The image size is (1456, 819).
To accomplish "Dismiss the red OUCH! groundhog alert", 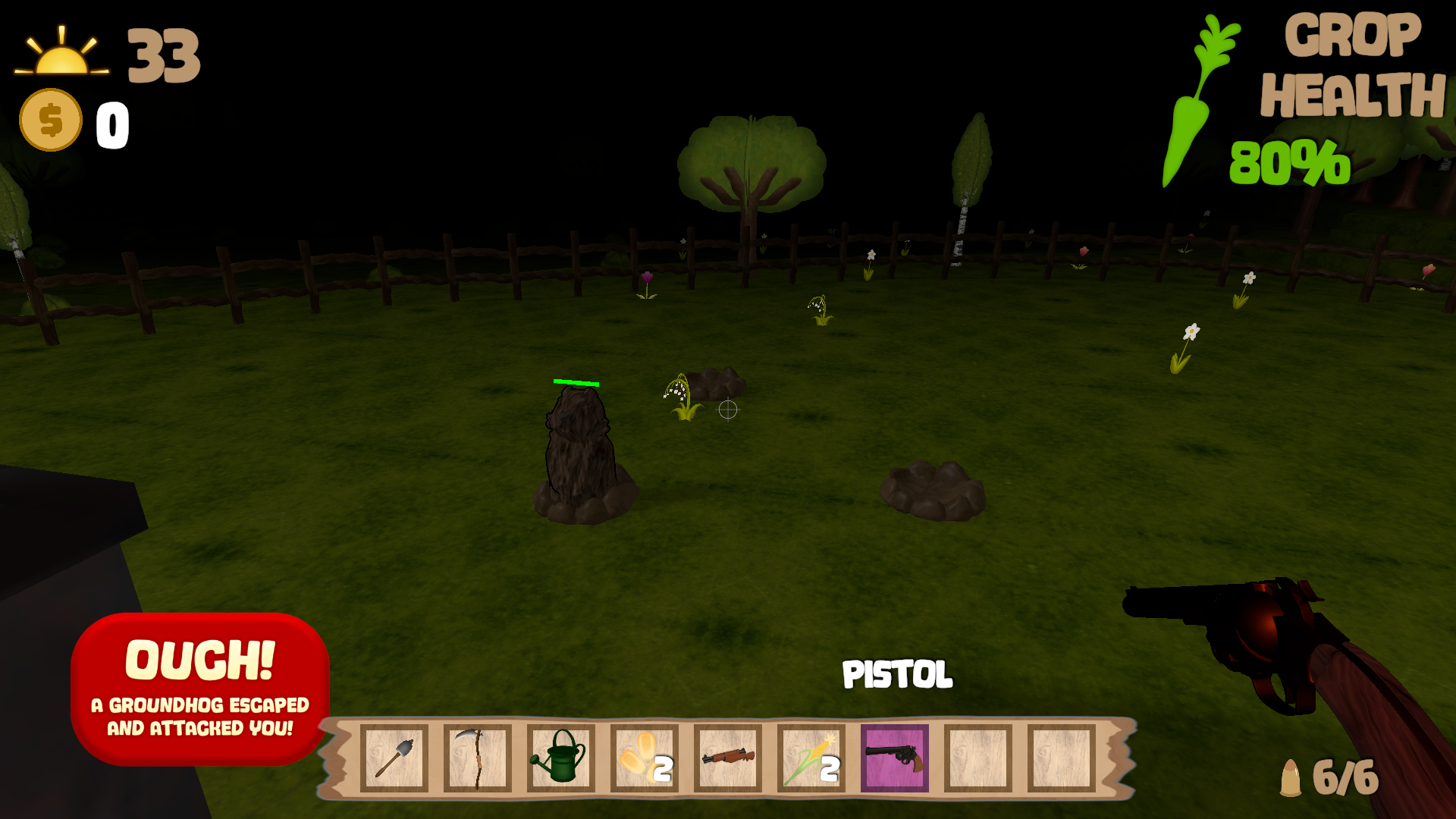I will [x=200, y=689].
